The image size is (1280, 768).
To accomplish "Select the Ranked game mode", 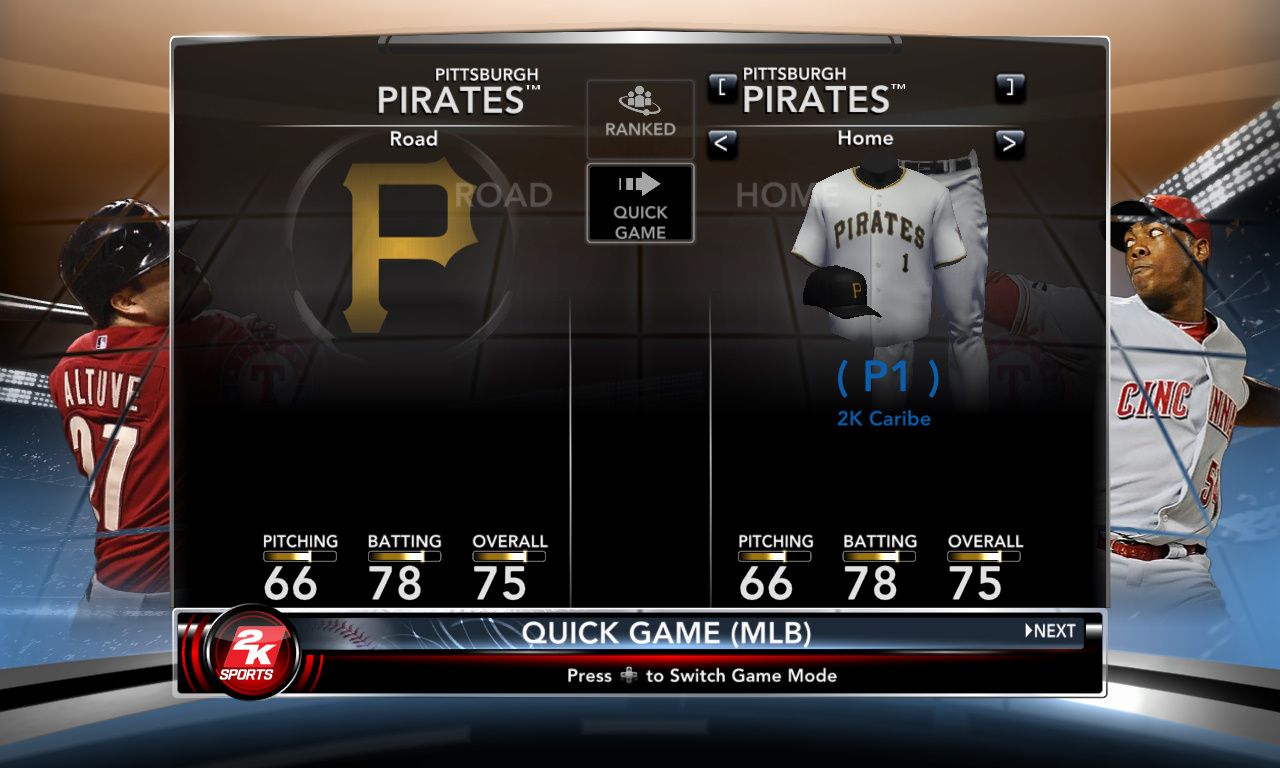I will click(640, 117).
